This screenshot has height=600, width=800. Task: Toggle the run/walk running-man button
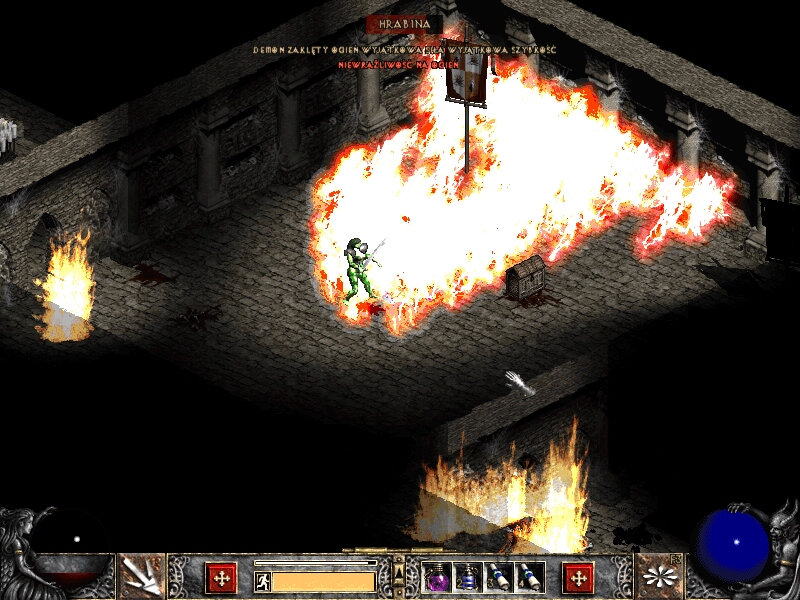[262, 581]
